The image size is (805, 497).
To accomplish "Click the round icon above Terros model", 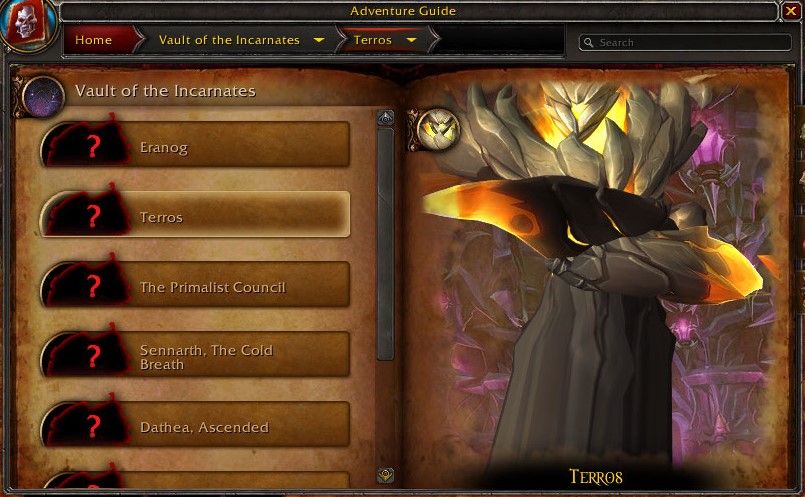I will click(x=438, y=130).
